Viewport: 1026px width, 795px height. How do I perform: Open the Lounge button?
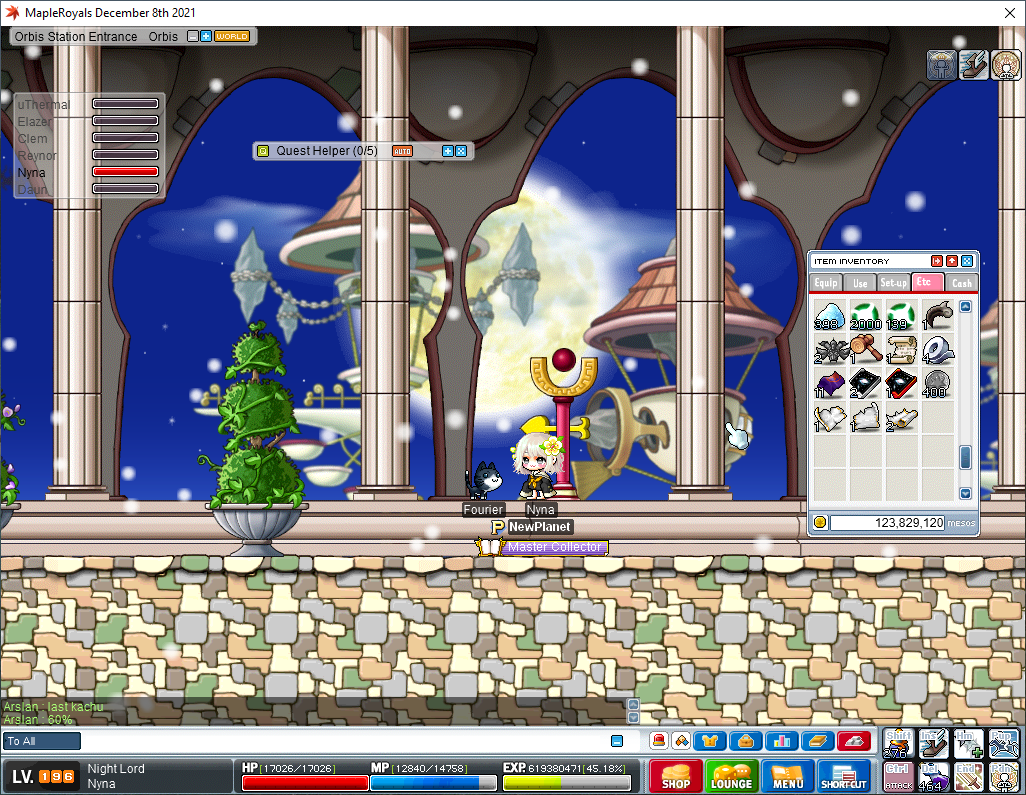tap(730, 777)
